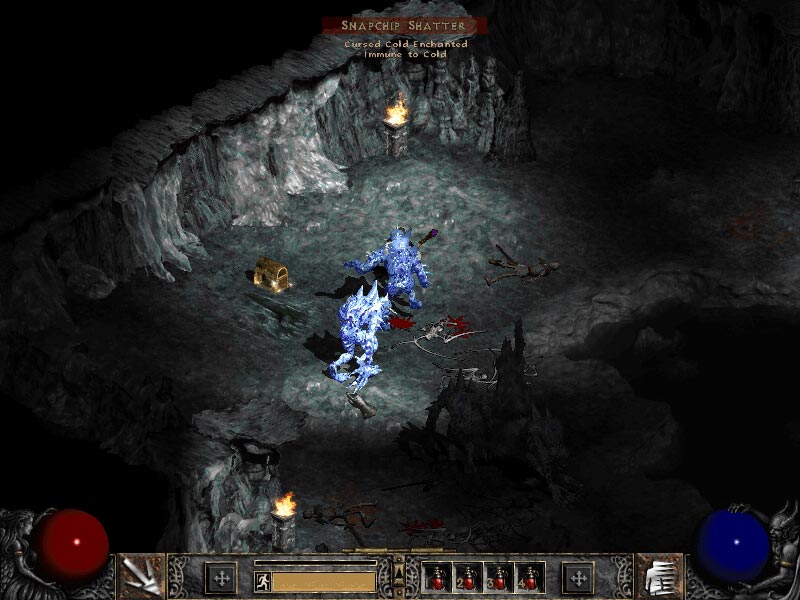800x600 pixels.
Task: Click the cross-arrow button beside belt slot 4
Action: pos(578,577)
